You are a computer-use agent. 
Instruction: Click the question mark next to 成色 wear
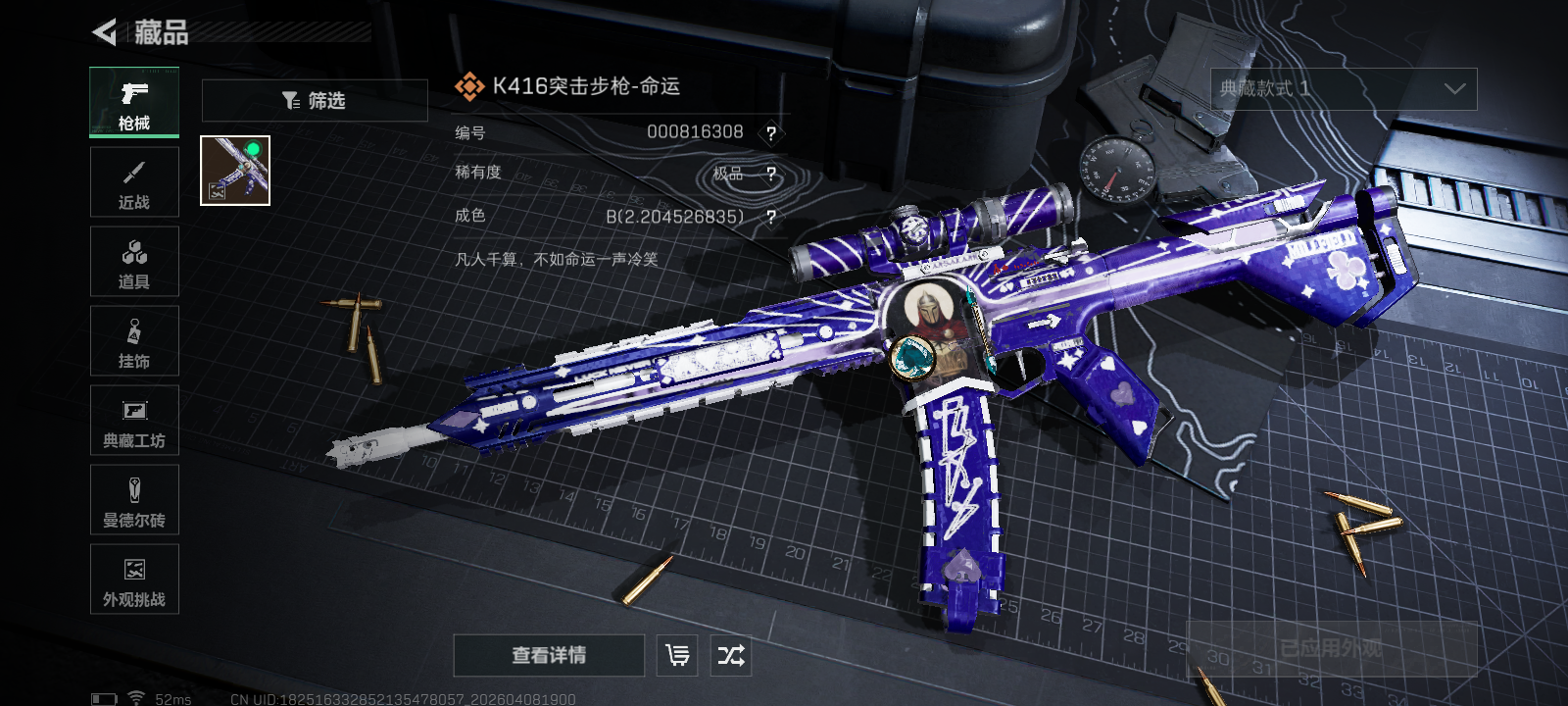(x=771, y=217)
